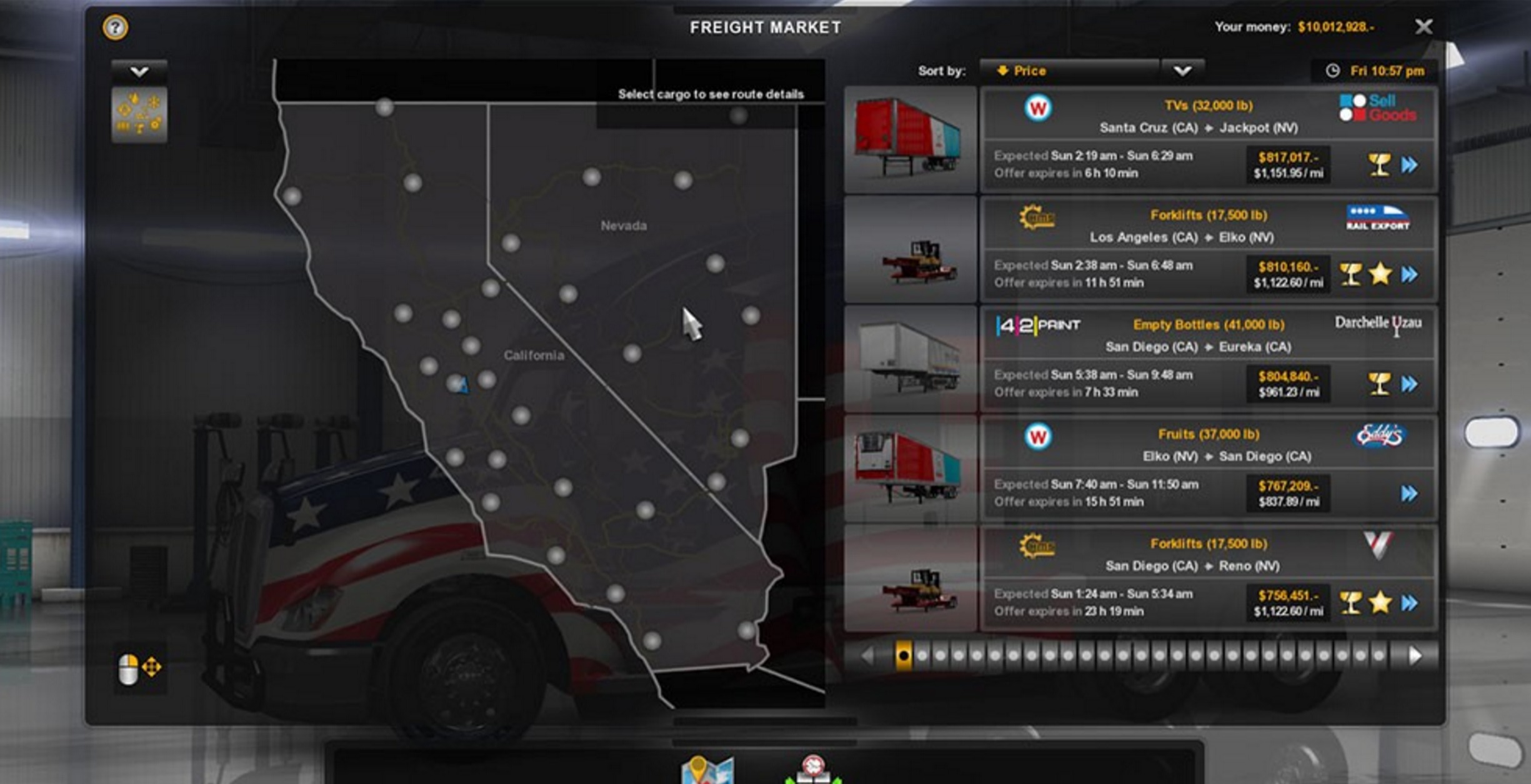This screenshot has width=1531, height=784.
Task: Click the cargo filter icons button
Action: tap(139, 114)
